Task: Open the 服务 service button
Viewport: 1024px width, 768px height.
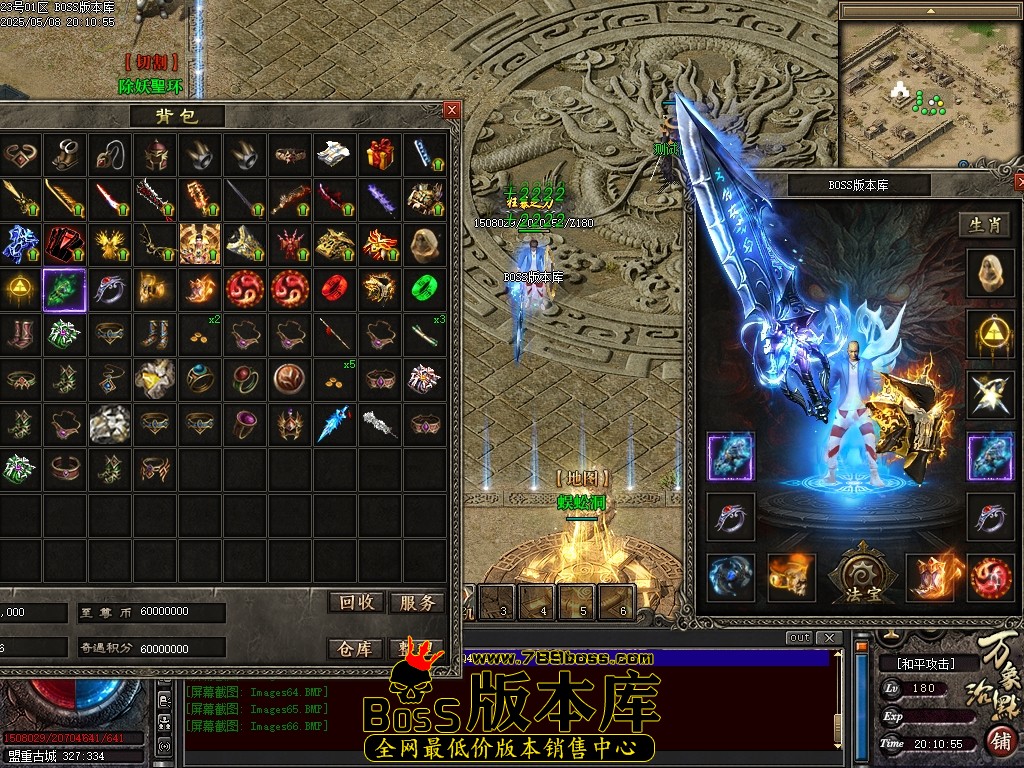Action: (x=416, y=602)
